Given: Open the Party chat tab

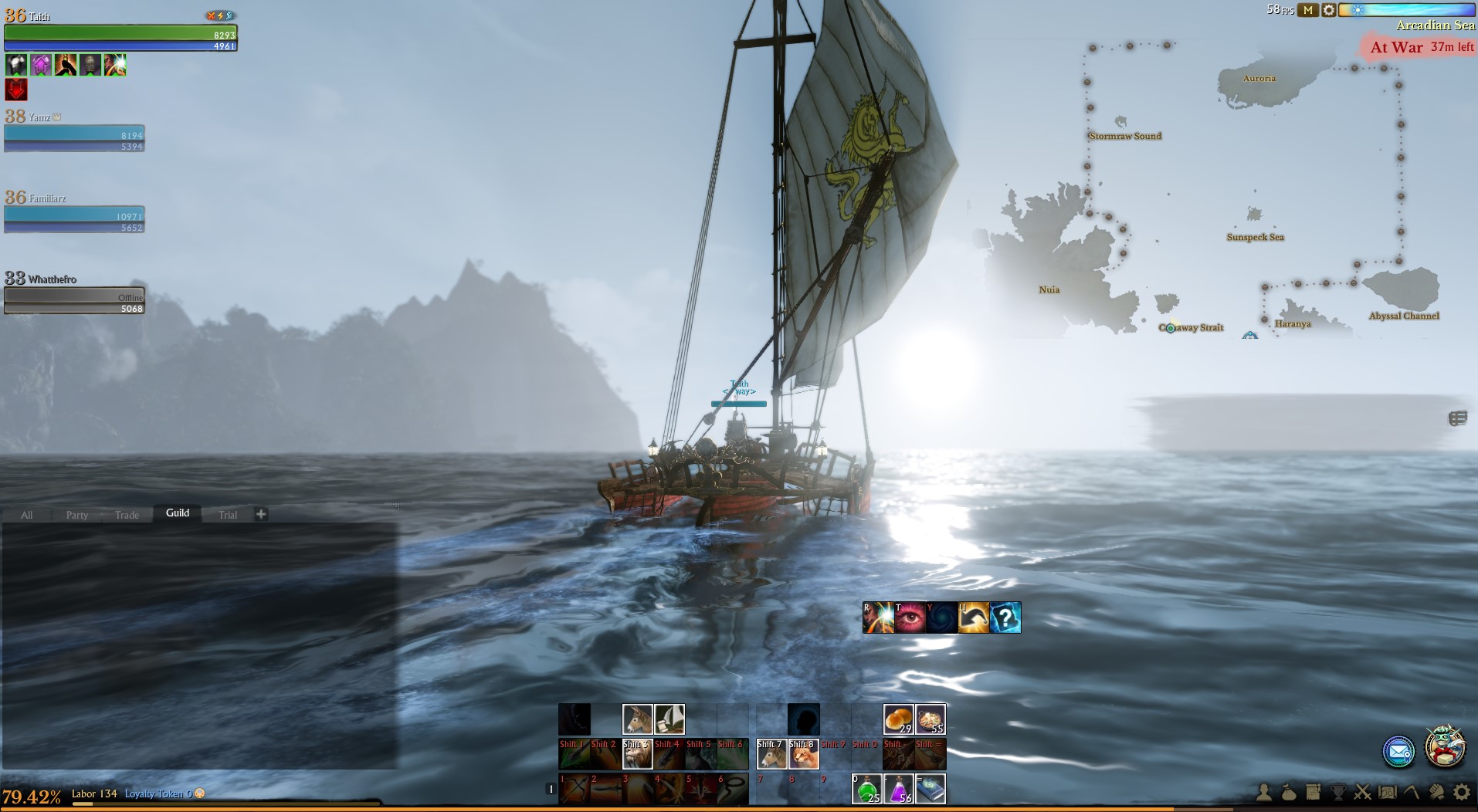Looking at the screenshot, I should click(76, 515).
